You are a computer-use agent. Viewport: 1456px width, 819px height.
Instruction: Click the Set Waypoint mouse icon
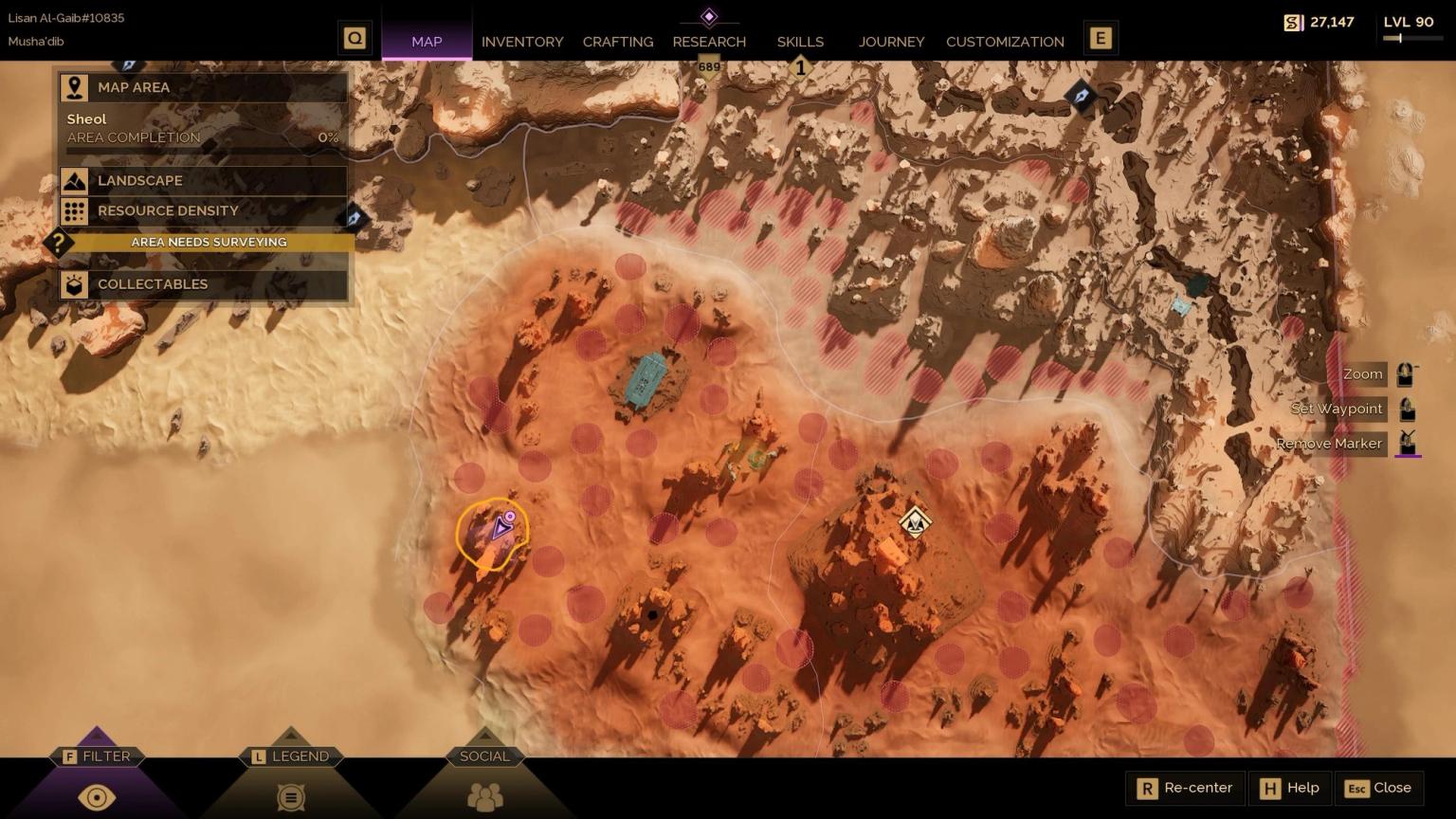point(1407,408)
